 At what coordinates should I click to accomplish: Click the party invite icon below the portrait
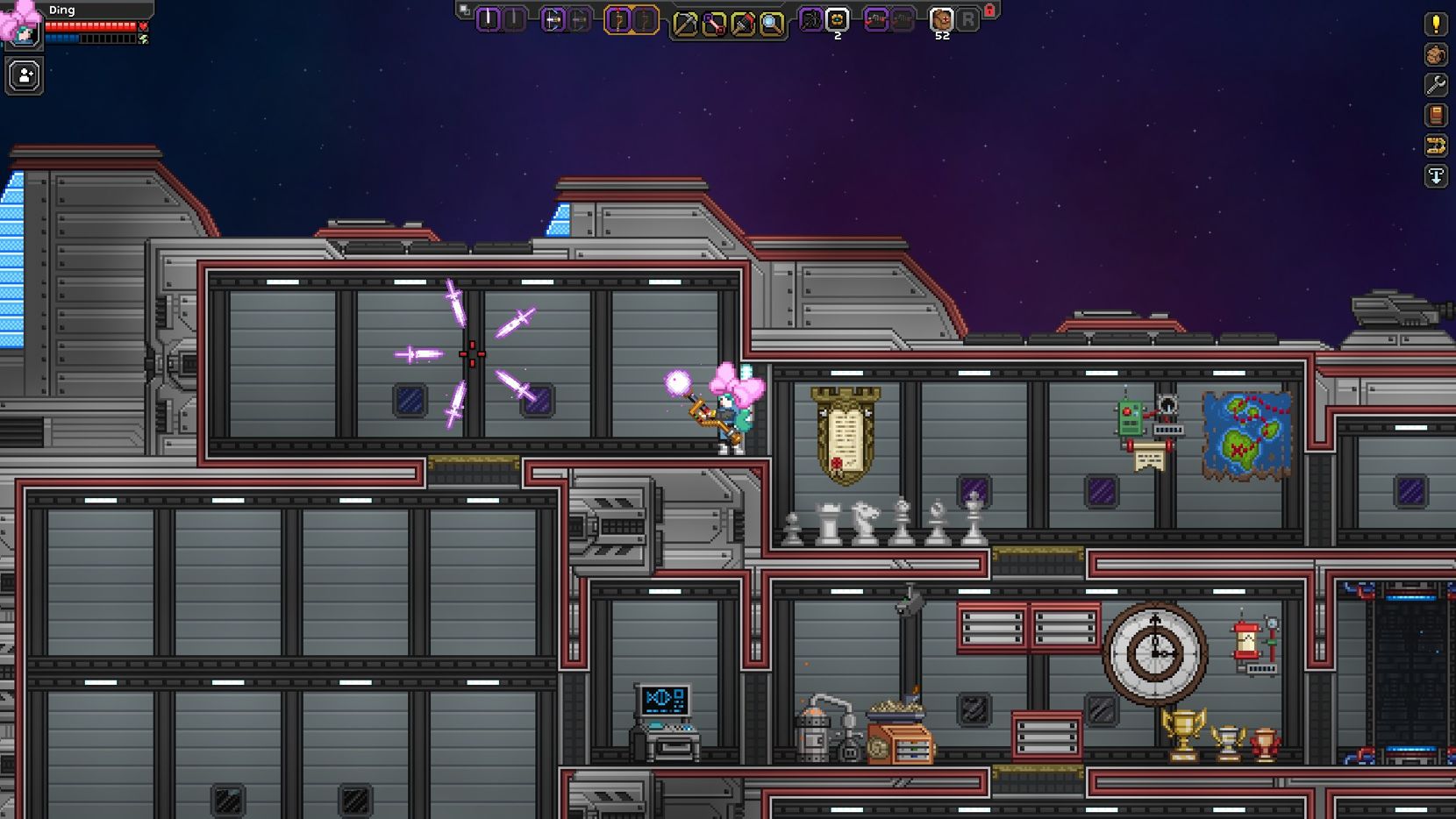click(x=23, y=75)
